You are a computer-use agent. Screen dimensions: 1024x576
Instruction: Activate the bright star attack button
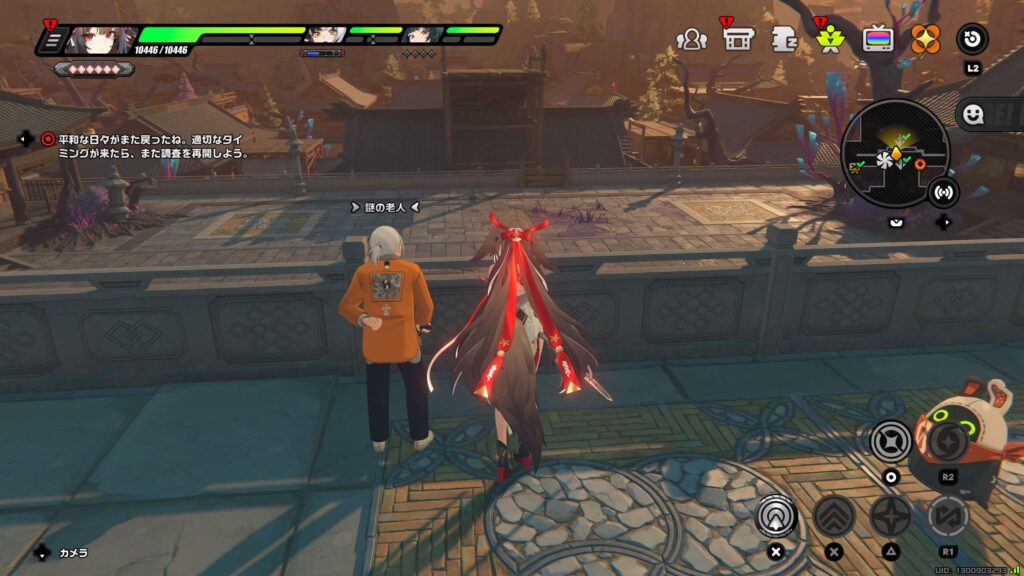pyautogui.click(x=890, y=441)
